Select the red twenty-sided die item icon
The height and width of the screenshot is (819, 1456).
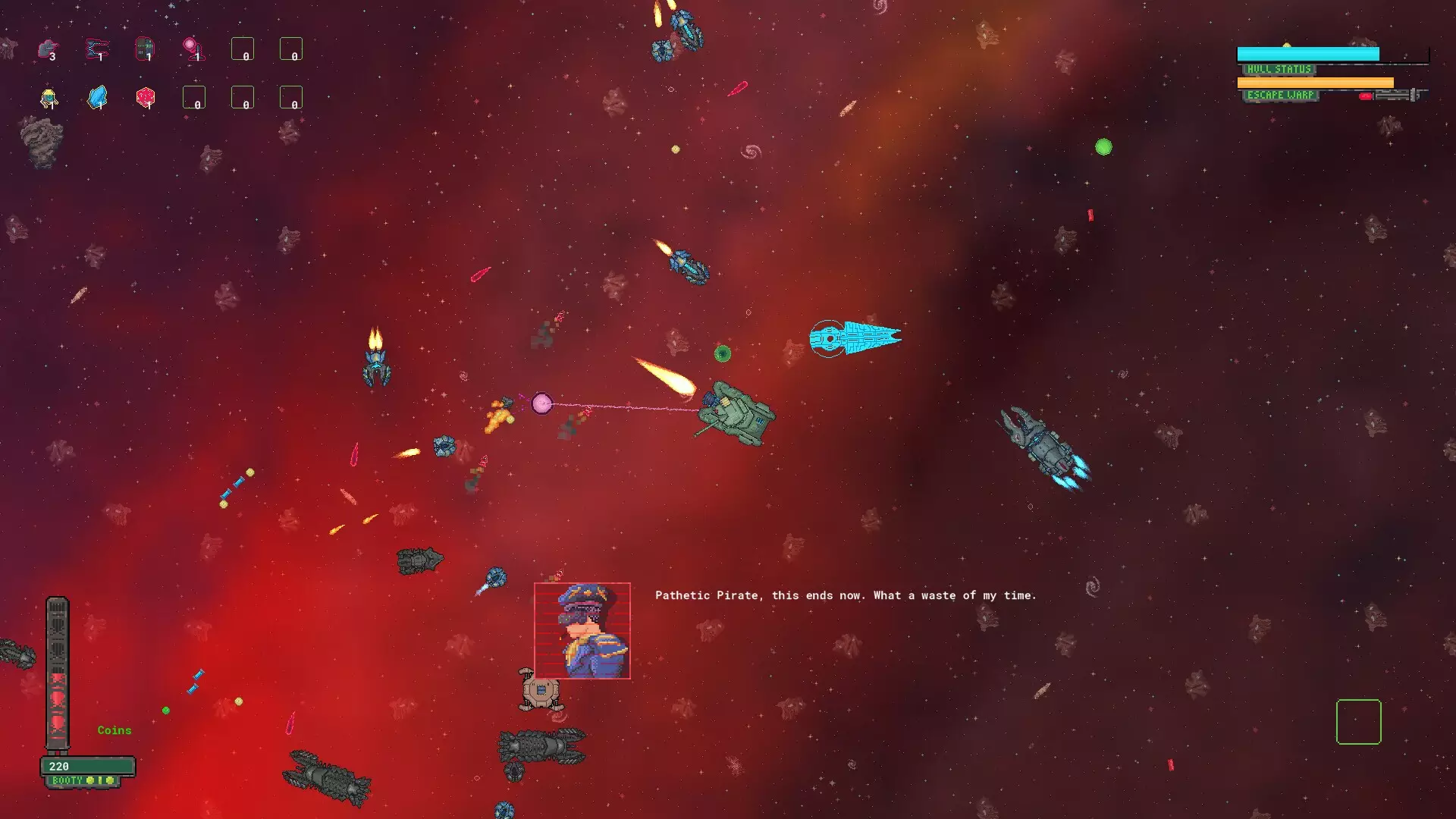(146, 97)
